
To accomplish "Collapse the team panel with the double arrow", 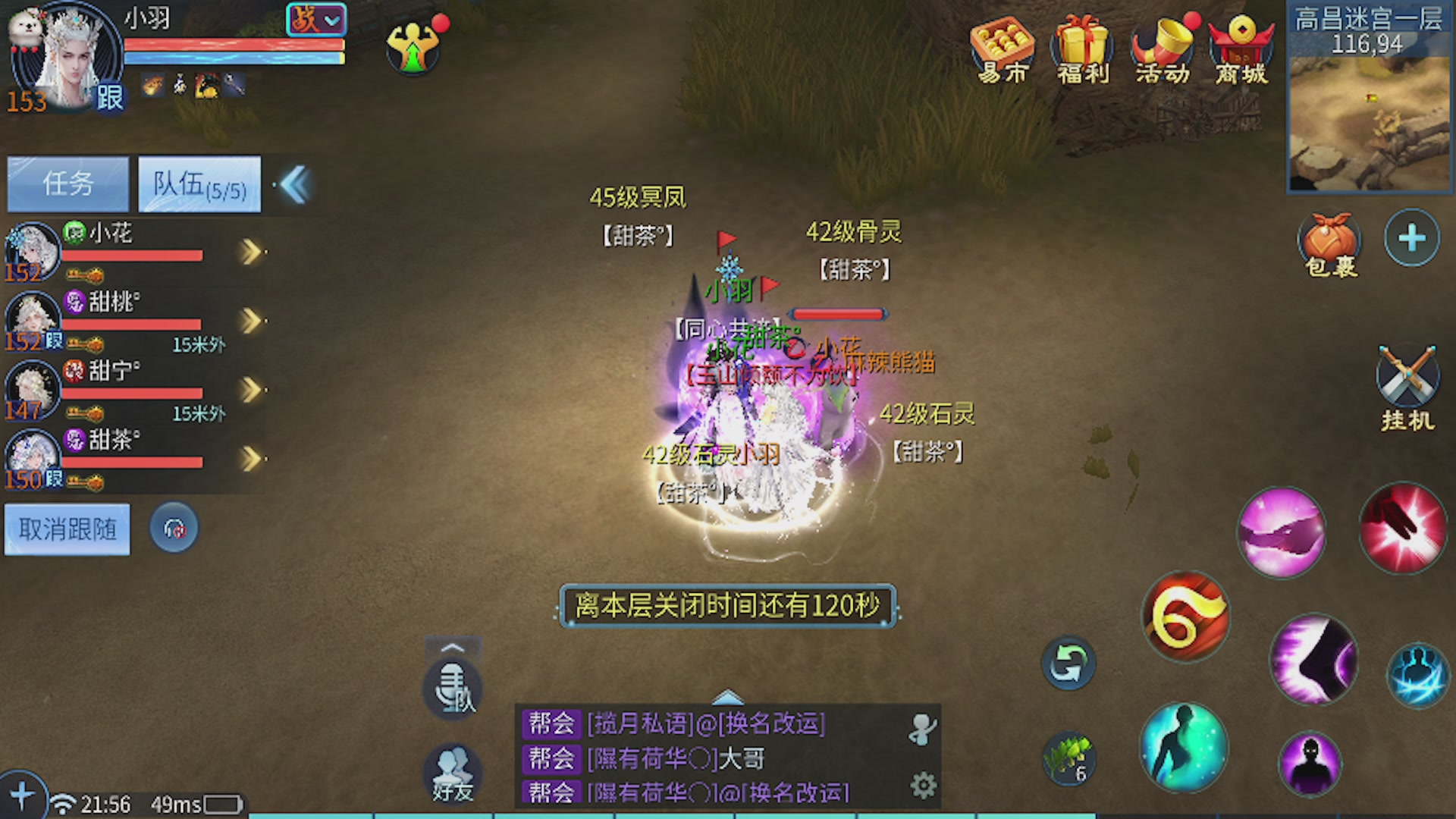I will point(295,184).
